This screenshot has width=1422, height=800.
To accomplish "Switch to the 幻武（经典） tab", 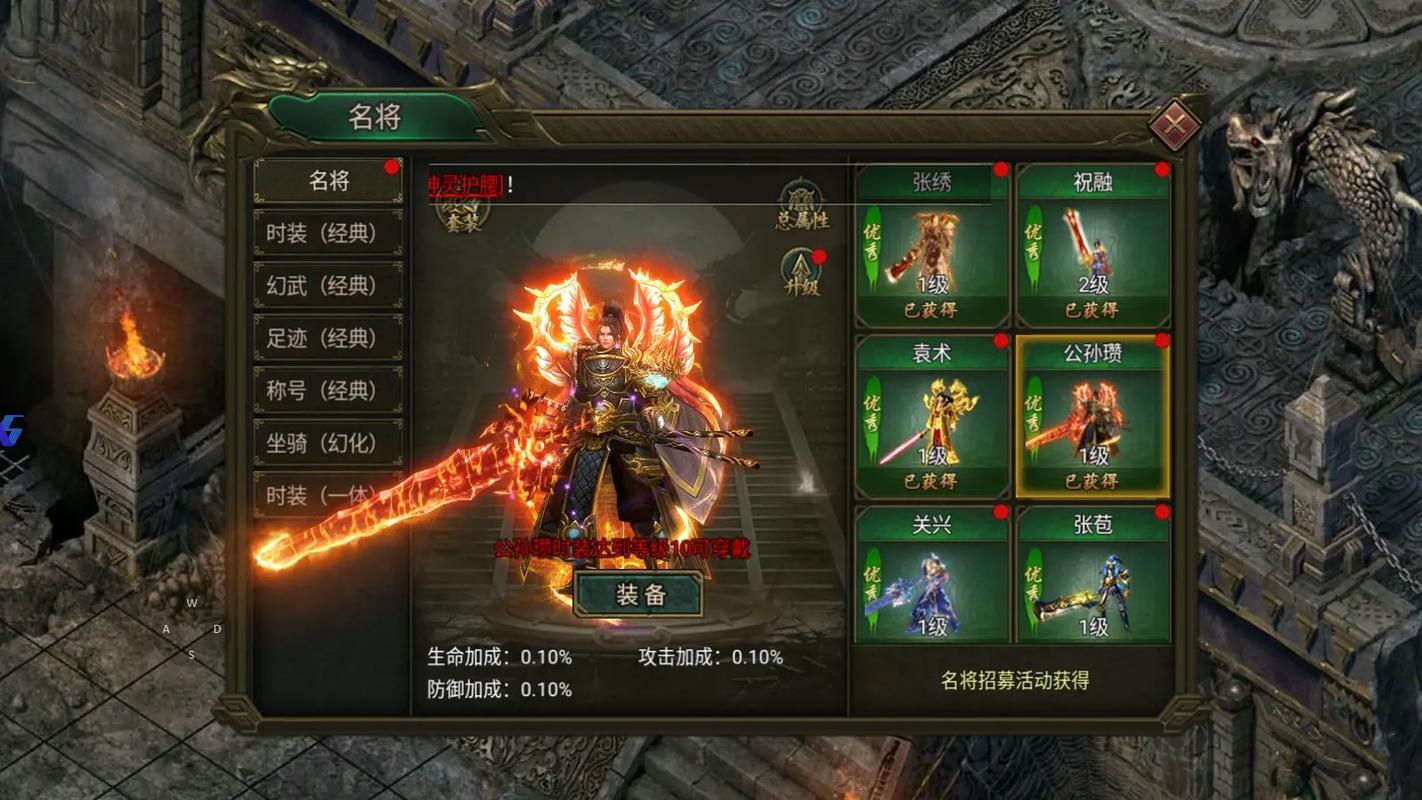I will [327, 285].
